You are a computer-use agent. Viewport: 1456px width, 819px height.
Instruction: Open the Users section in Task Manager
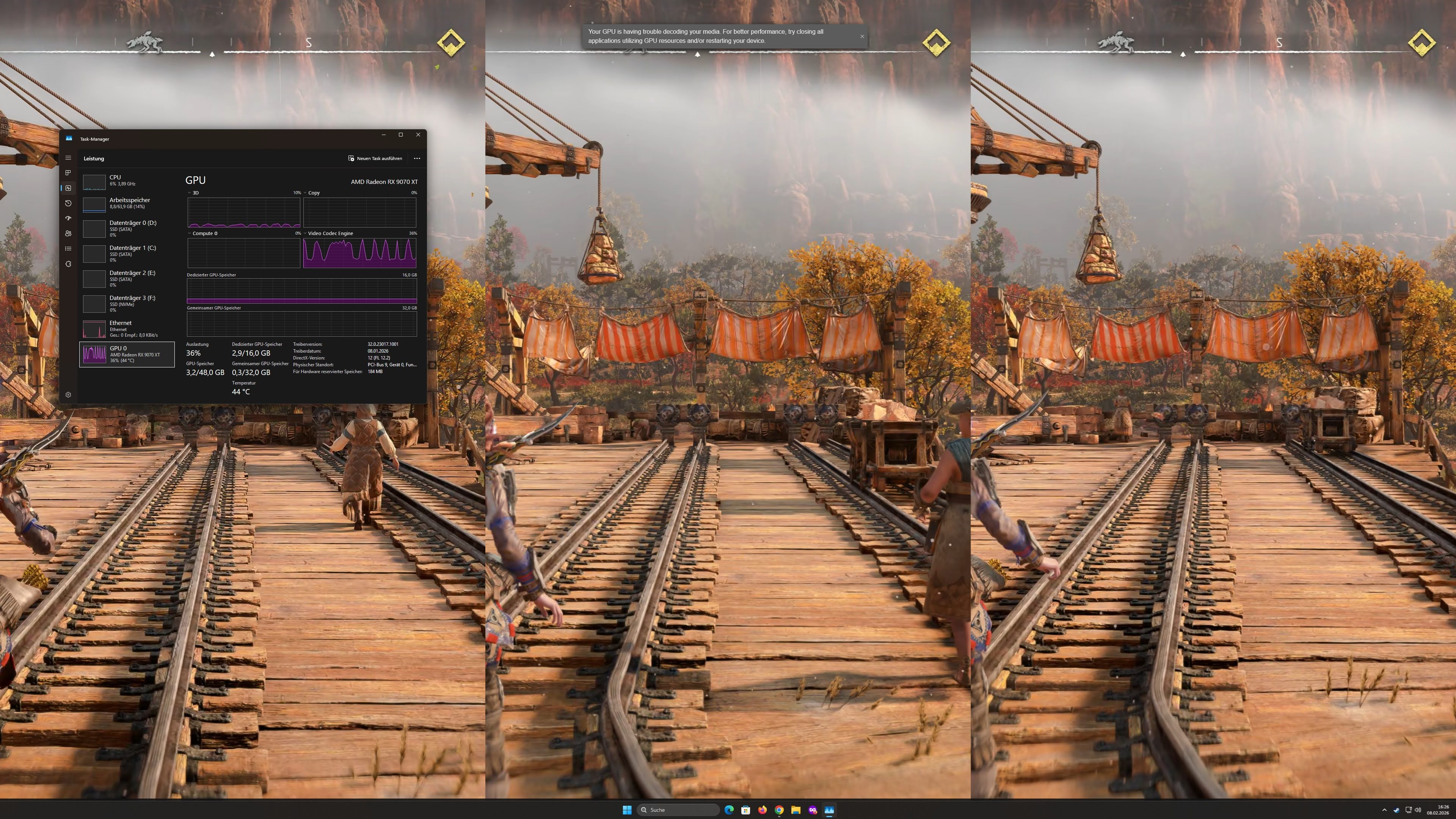[x=68, y=234]
